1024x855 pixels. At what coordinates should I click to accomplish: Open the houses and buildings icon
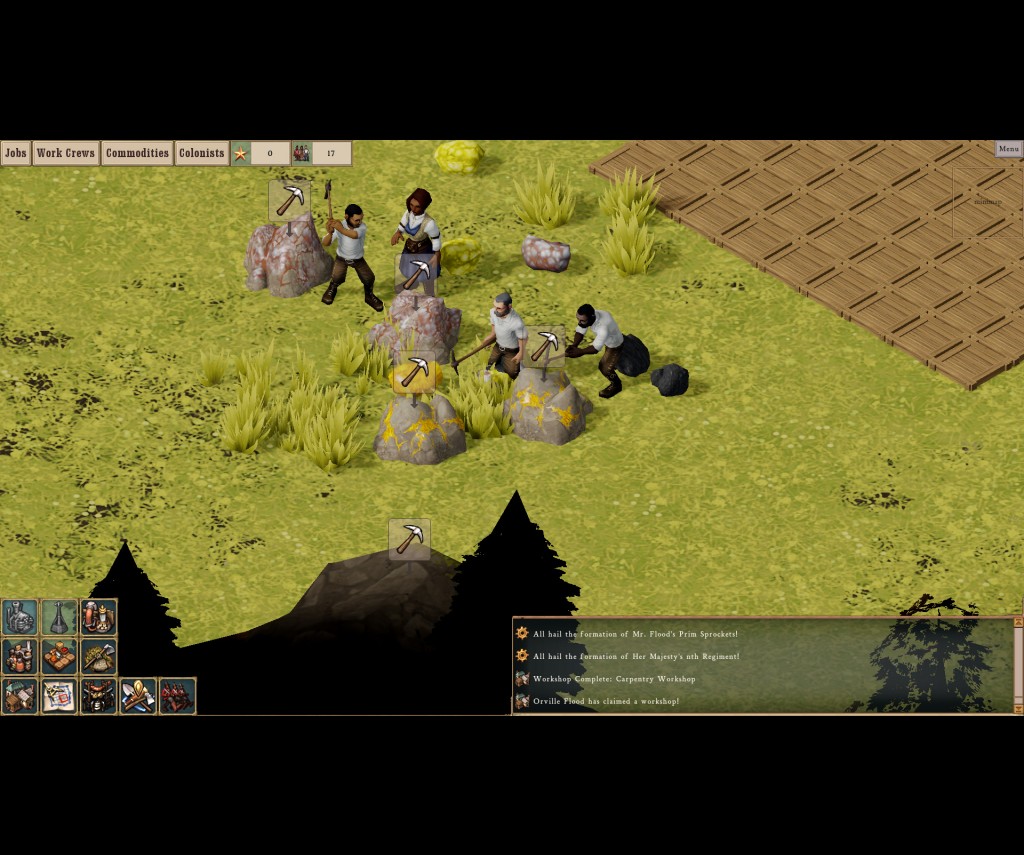click(19, 695)
